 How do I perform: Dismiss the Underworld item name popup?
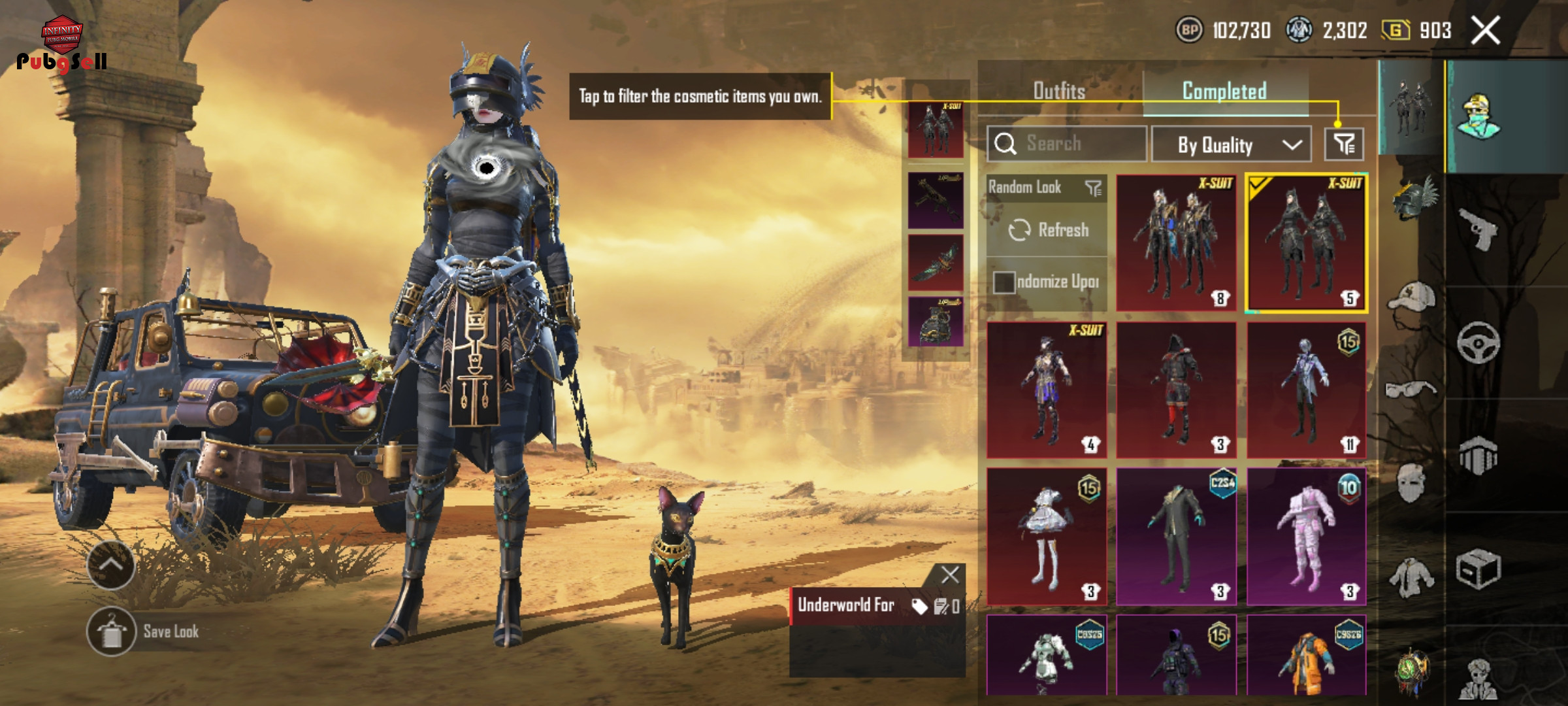coord(950,575)
